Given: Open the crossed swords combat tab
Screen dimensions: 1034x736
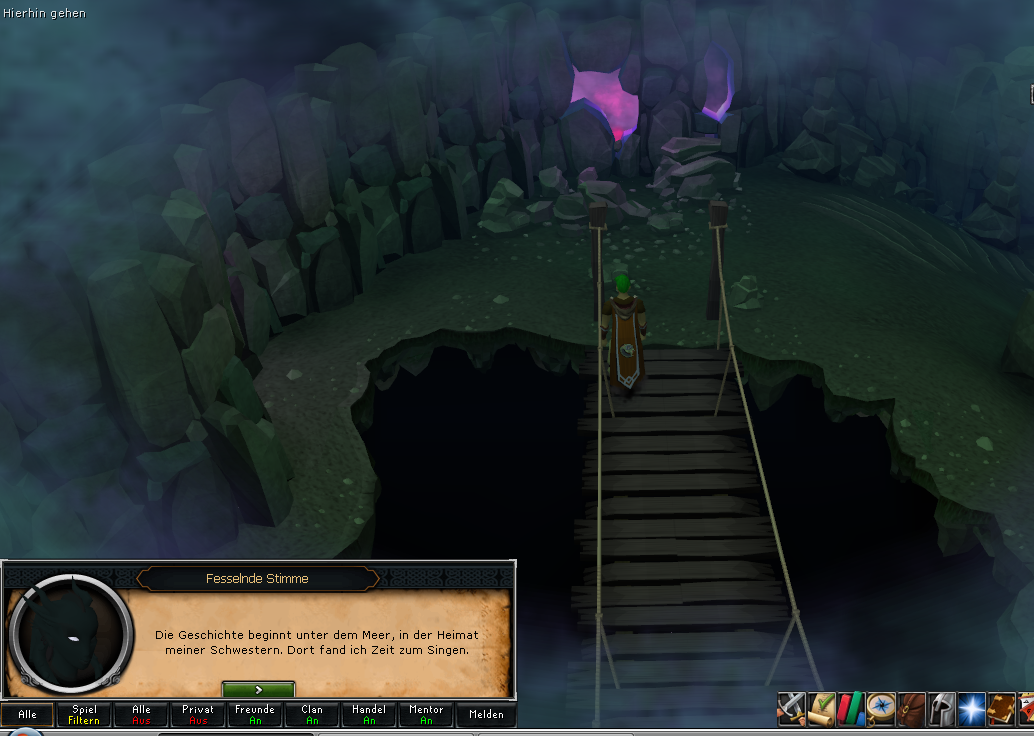Looking at the screenshot, I should click(x=792, y=709).
